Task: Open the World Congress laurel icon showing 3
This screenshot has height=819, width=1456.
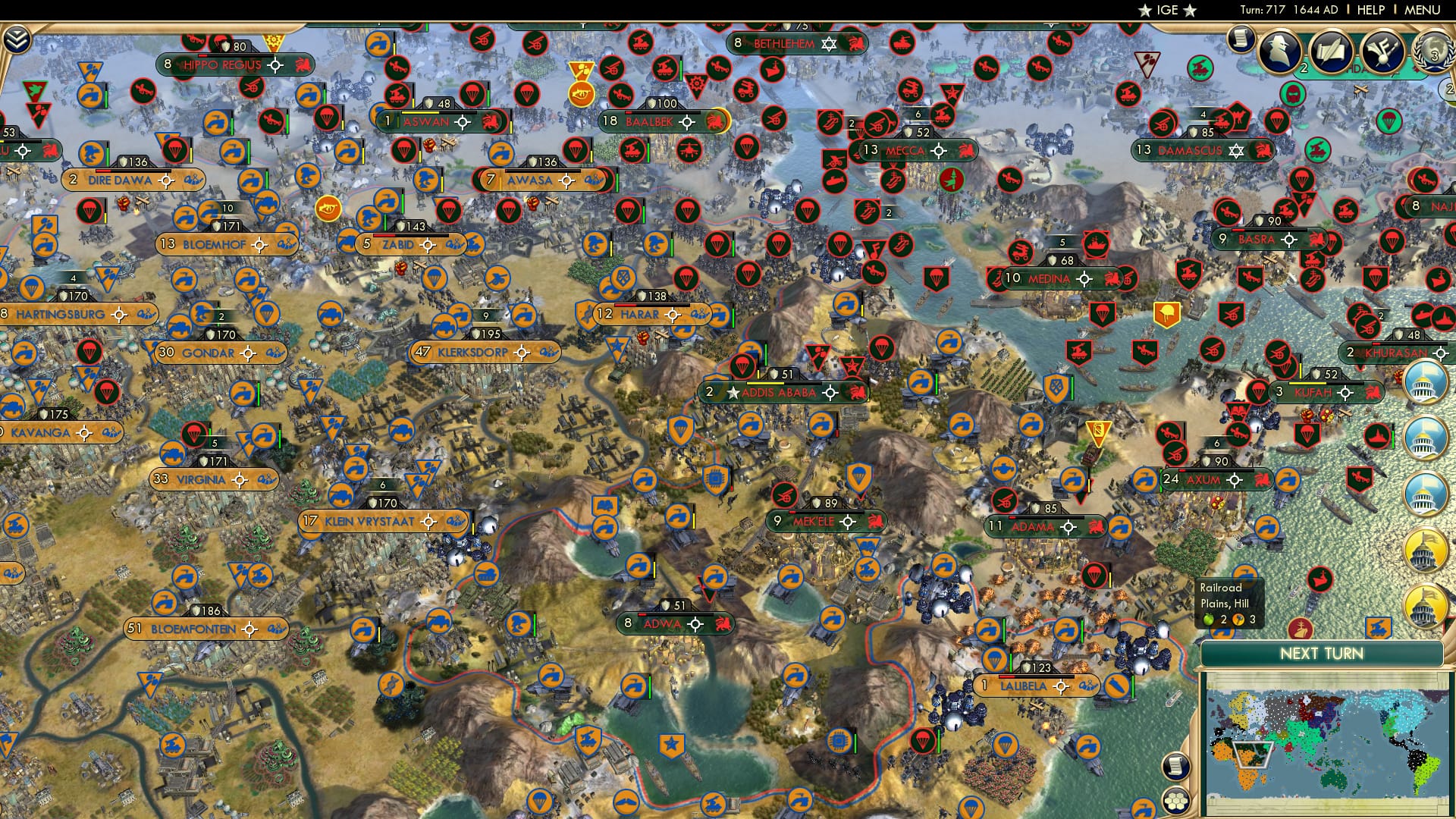Action: click(x=1434, y=52)
